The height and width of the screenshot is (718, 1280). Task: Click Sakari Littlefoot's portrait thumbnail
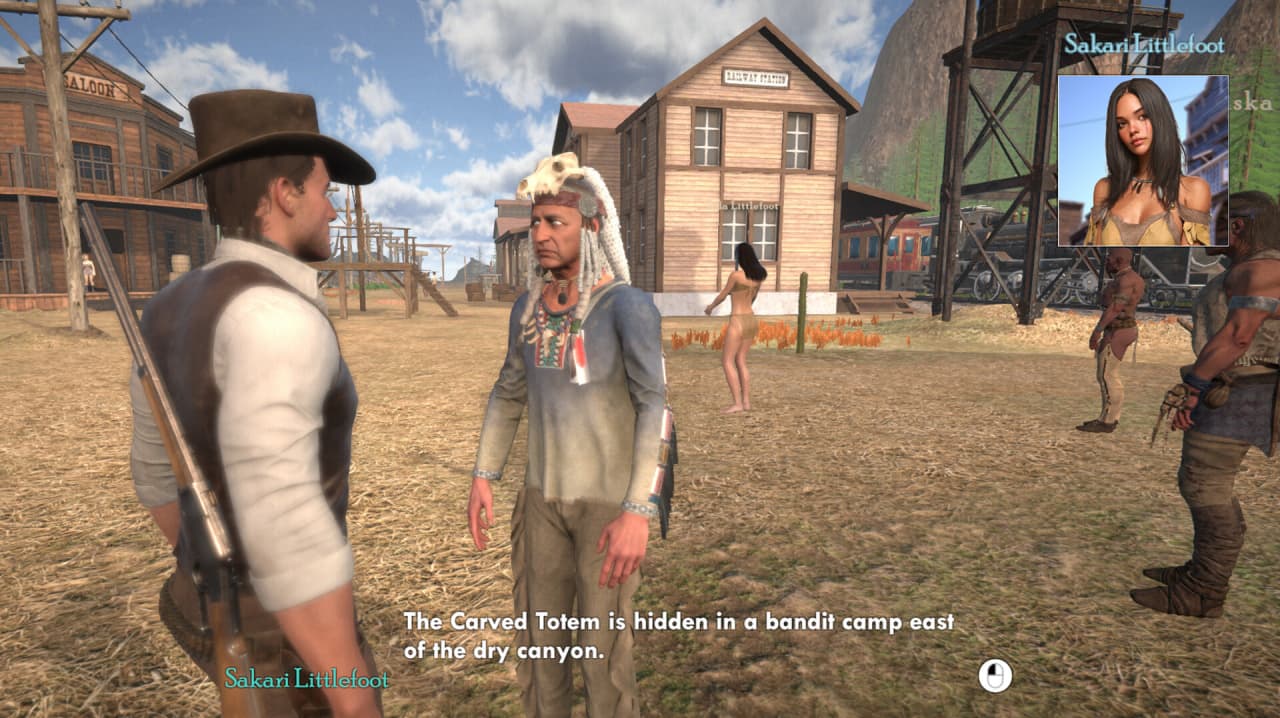coord(1142,160)
